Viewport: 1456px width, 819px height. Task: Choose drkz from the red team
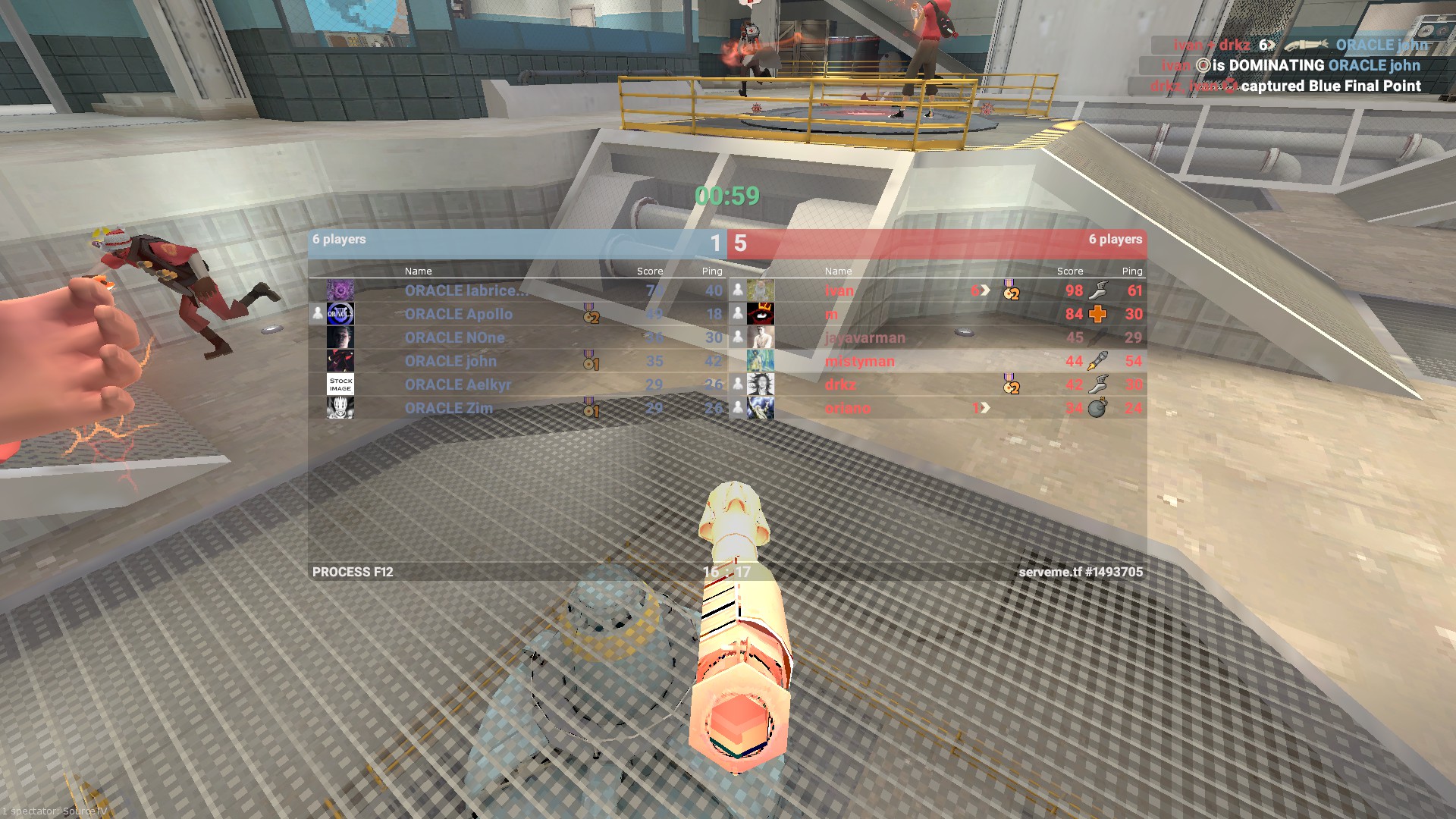point(840,384)
